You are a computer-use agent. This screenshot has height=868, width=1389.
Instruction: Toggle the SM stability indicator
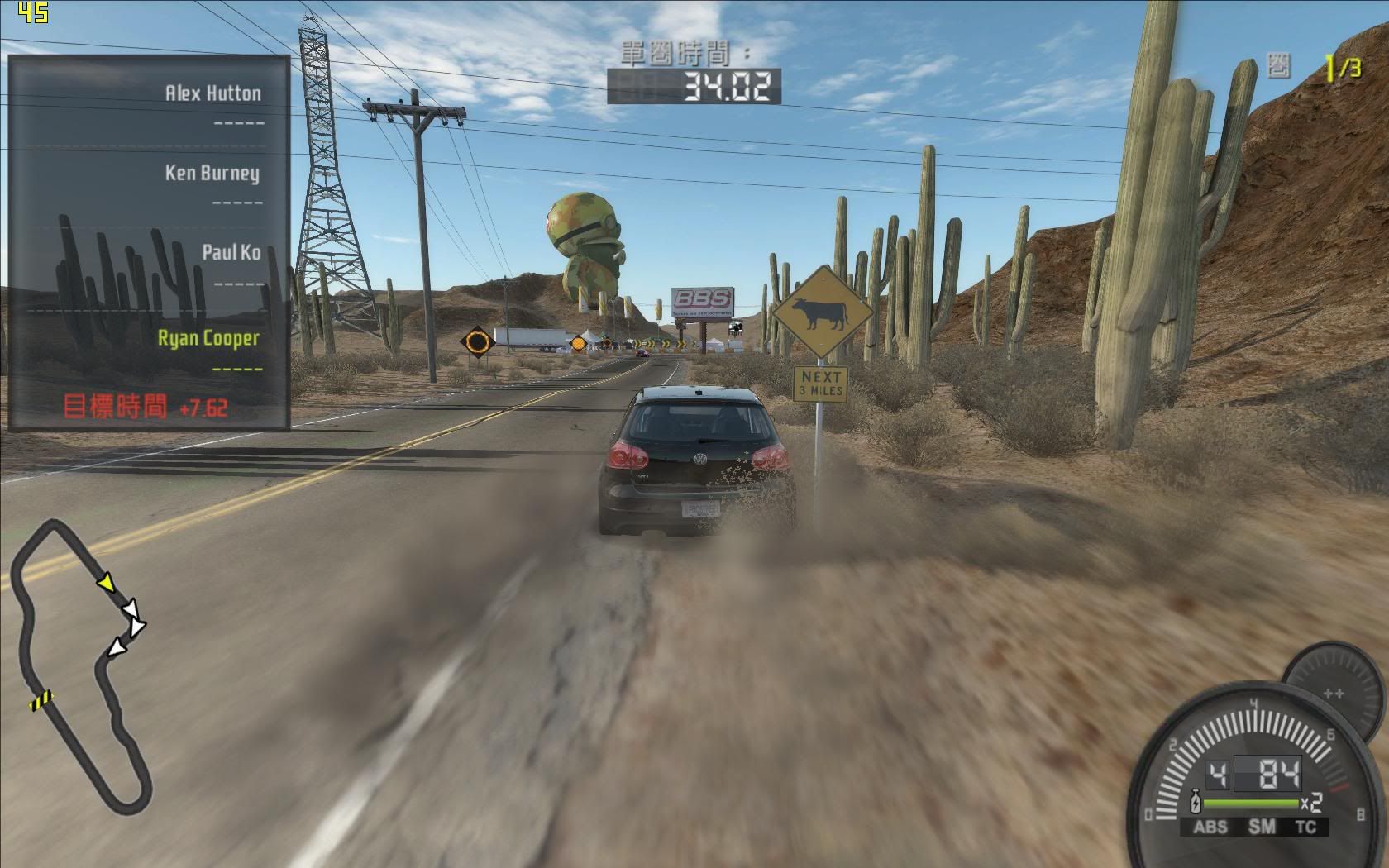click(1262, 827)
